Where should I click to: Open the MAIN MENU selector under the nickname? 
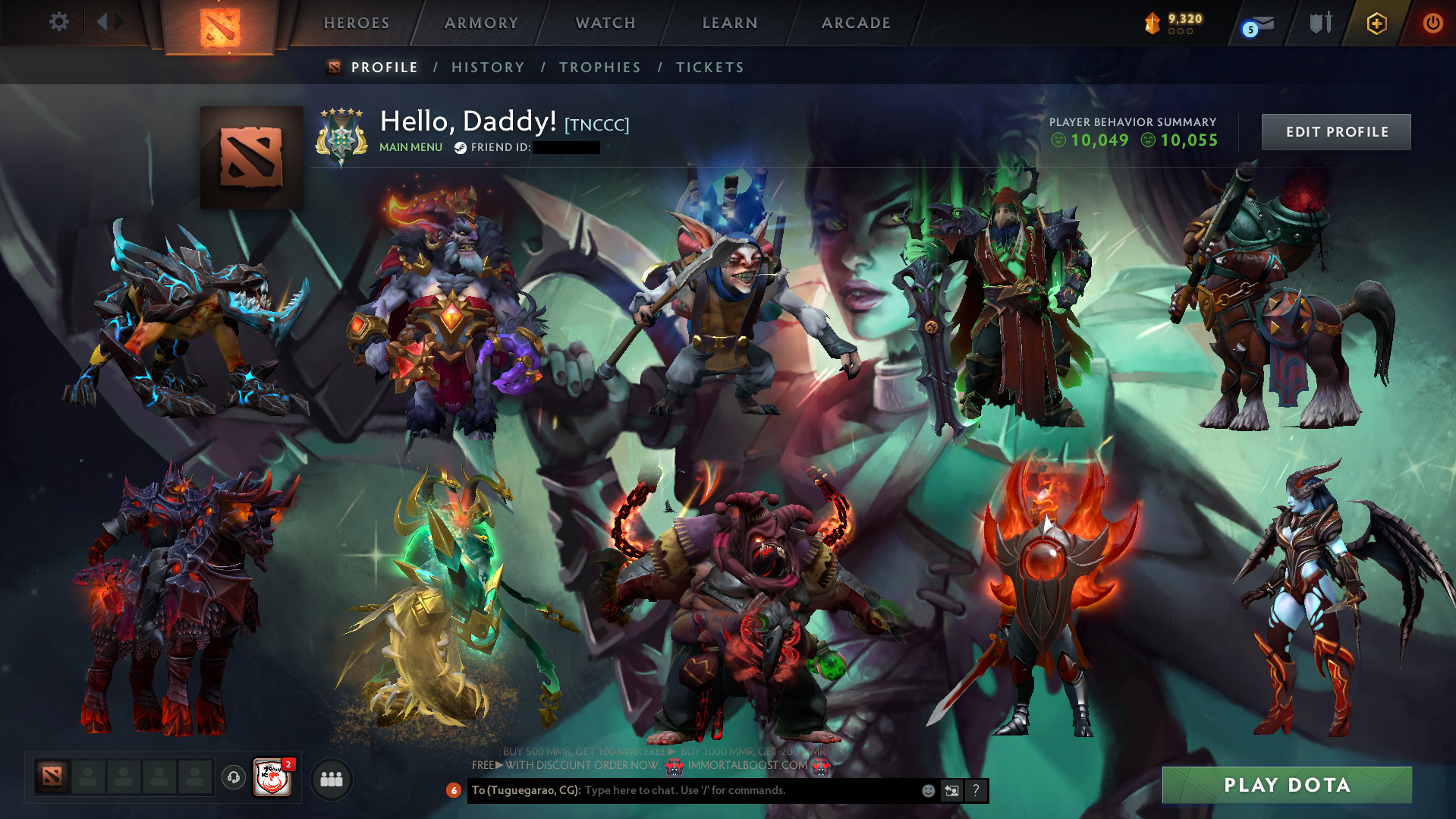point(410,147)
